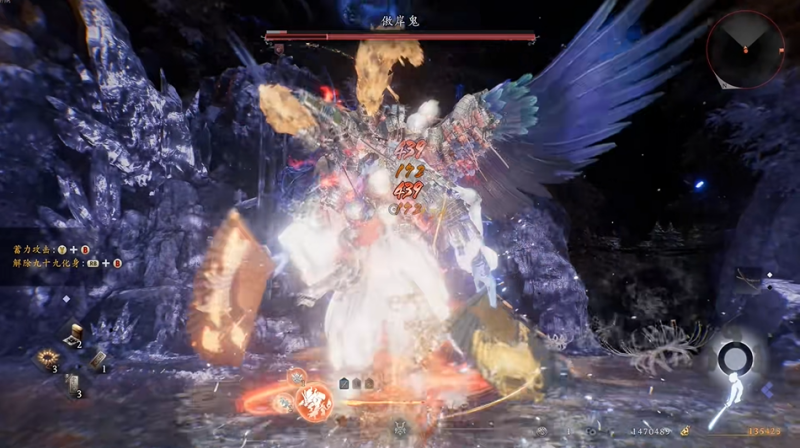This screenshot has height=448, width=800.
Task: Select the quick item slot with count 2
Action: [73, 337]
